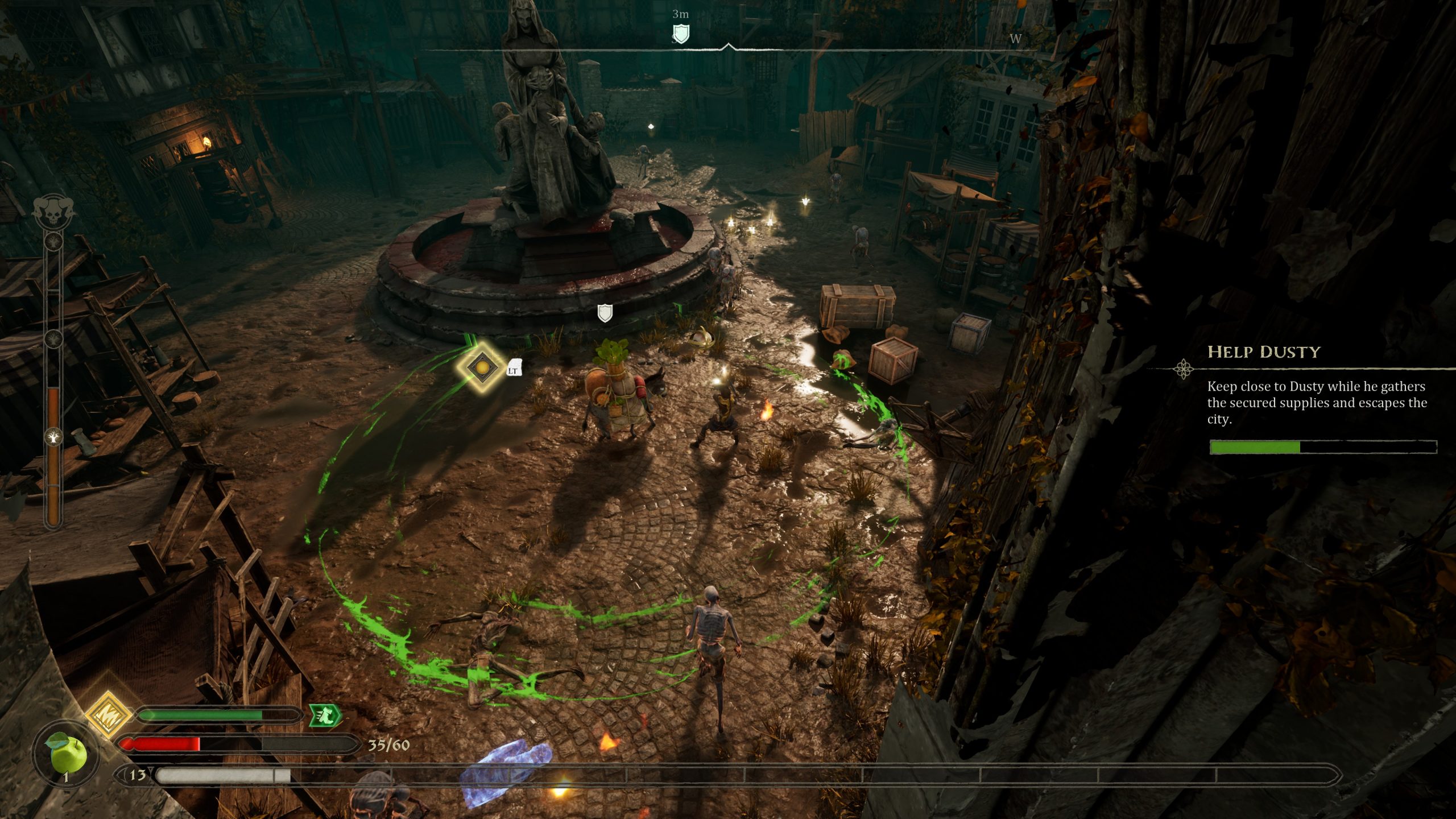Click the shield marker above the donkey

pos(605,313)
